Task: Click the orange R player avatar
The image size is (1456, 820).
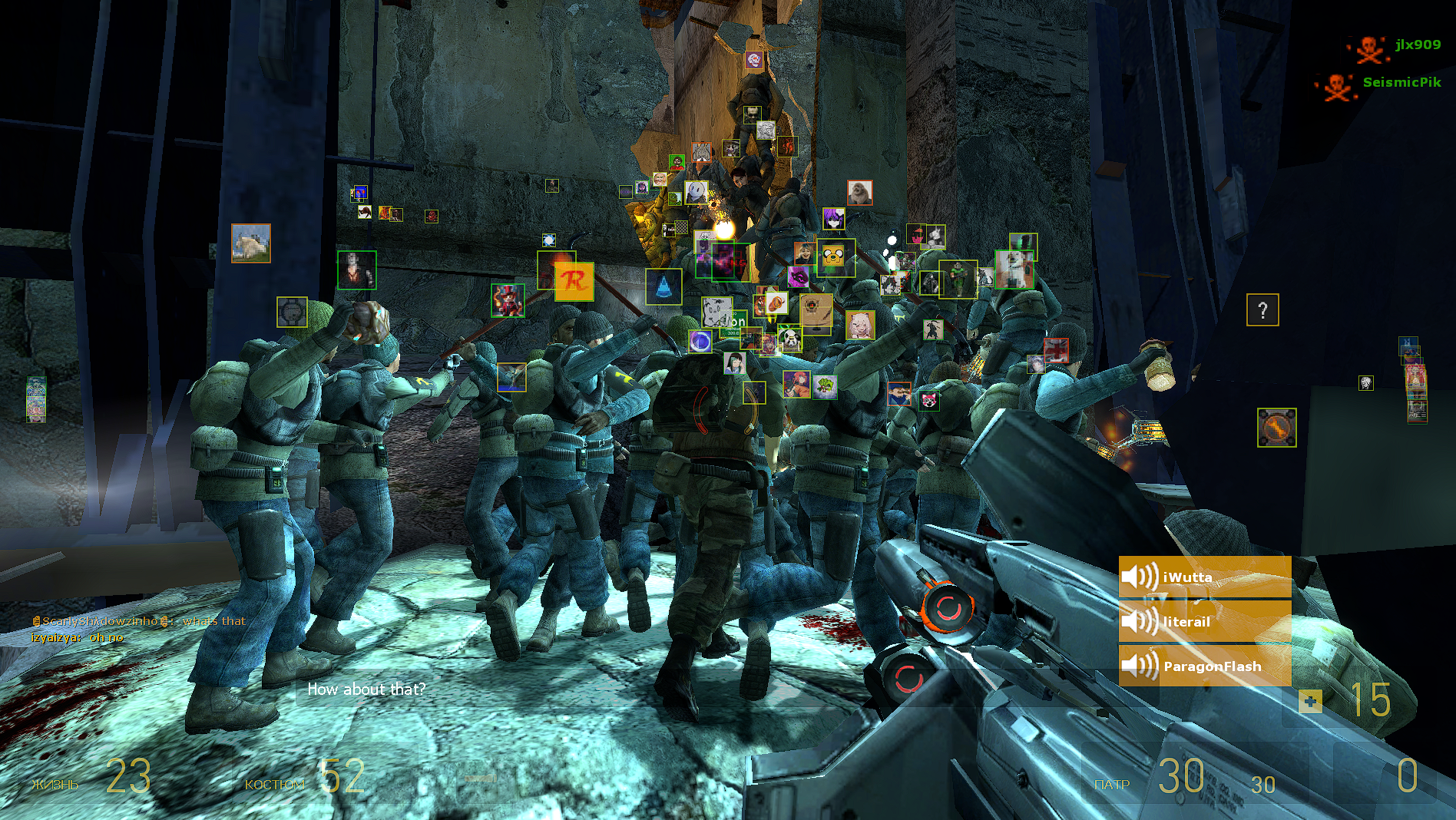Action: click(574, 282)
